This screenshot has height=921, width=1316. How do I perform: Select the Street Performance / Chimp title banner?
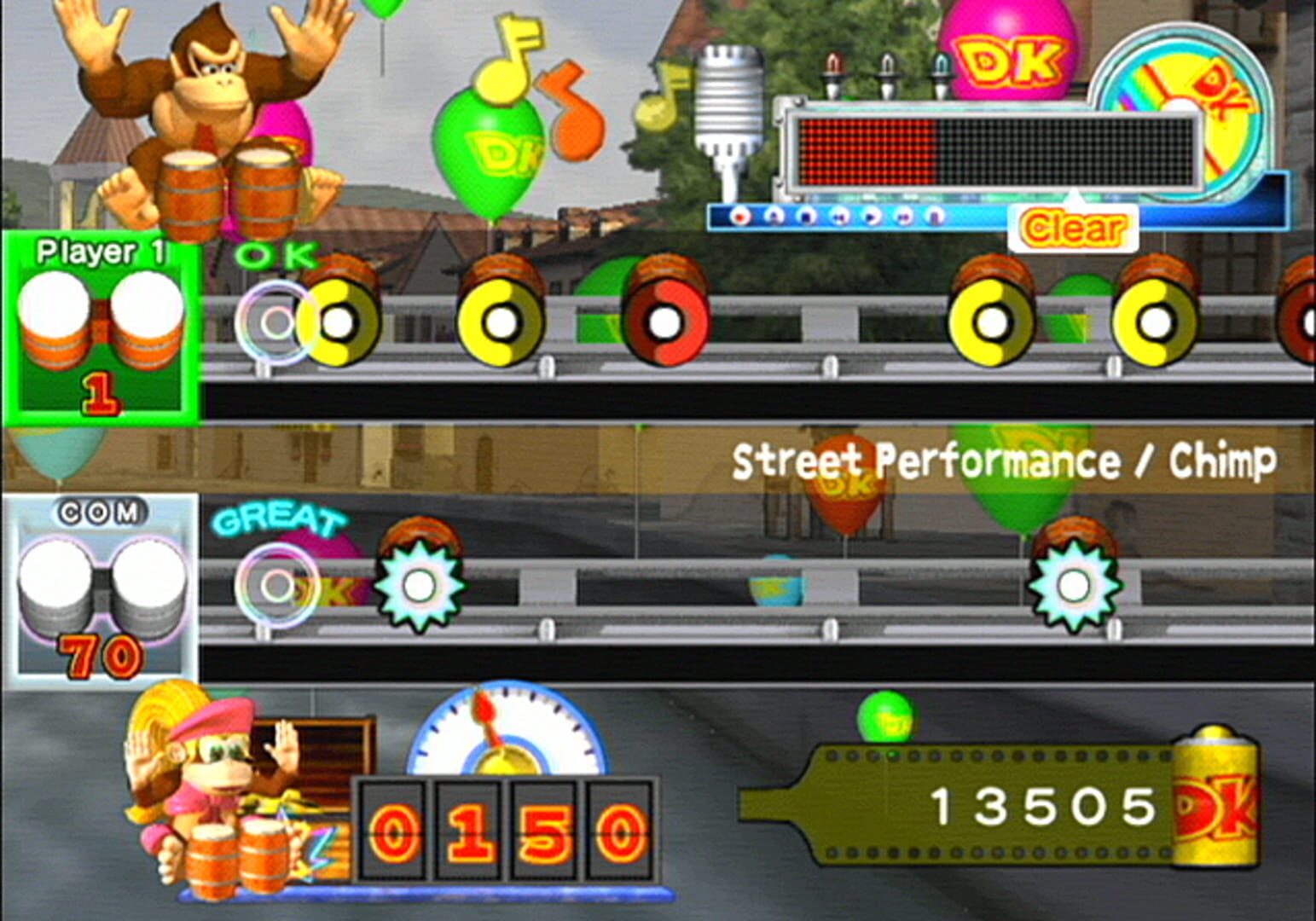1006,460
